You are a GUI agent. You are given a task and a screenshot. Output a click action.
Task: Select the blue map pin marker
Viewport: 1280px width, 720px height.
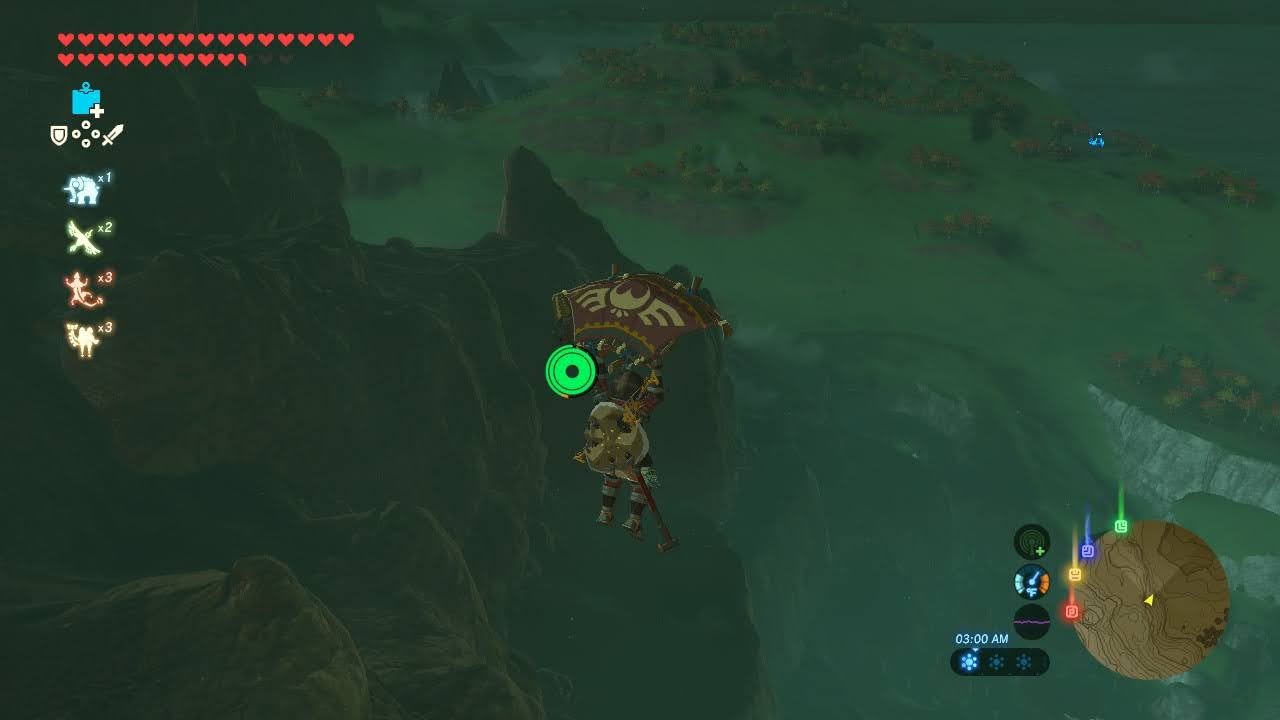1088,550
